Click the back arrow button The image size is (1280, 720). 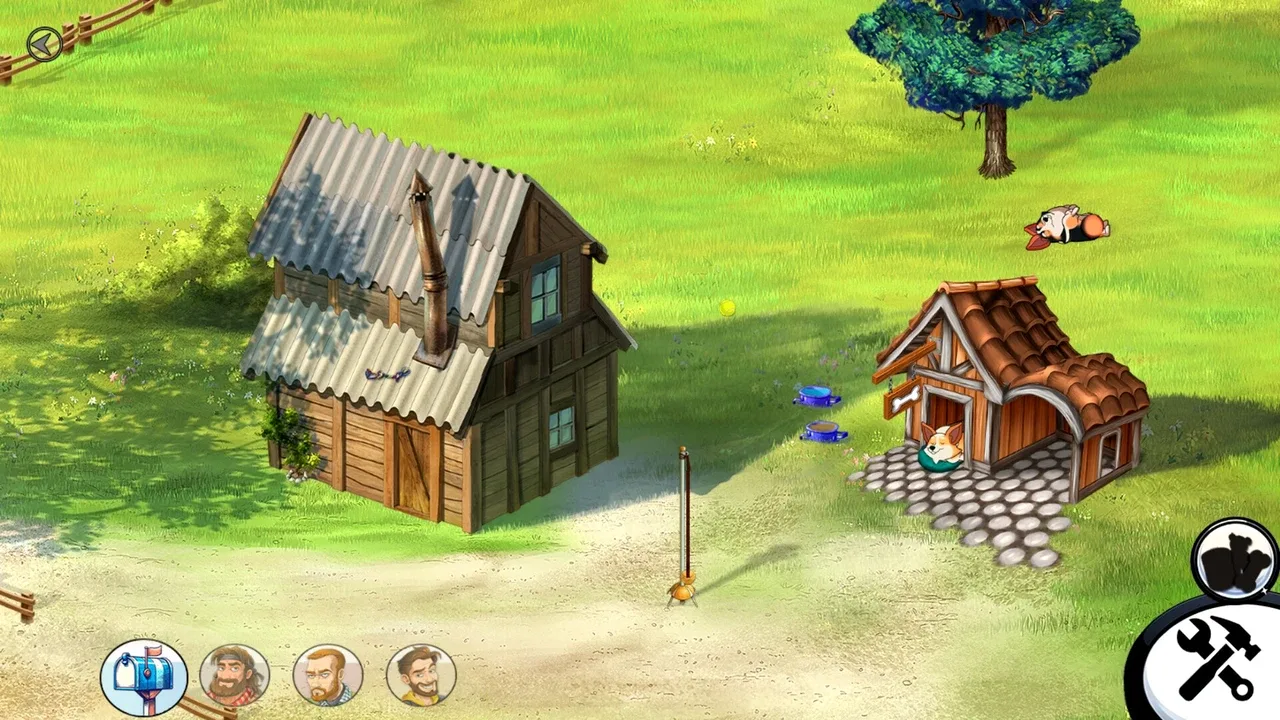point(44,44)
